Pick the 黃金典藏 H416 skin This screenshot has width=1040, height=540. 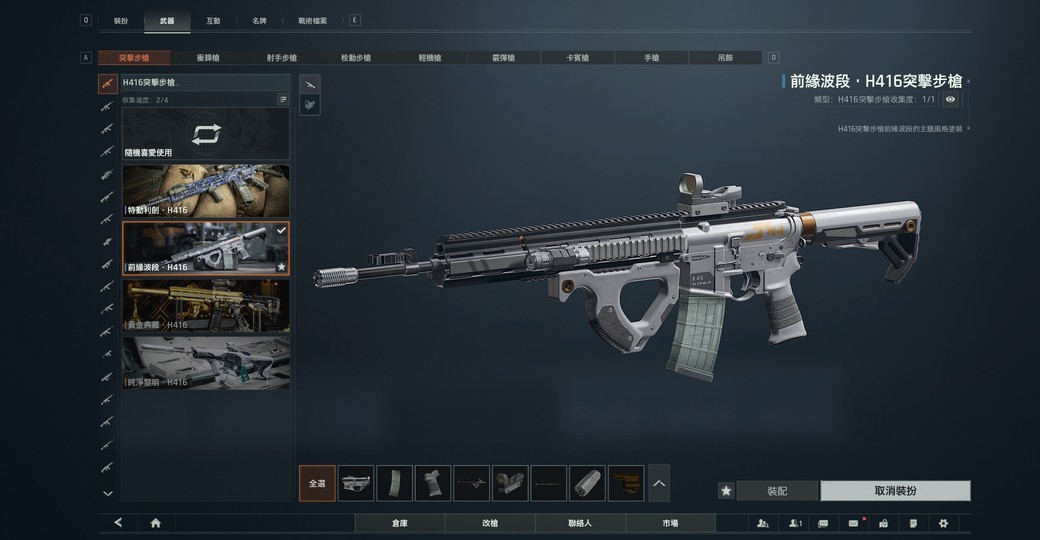206,305
